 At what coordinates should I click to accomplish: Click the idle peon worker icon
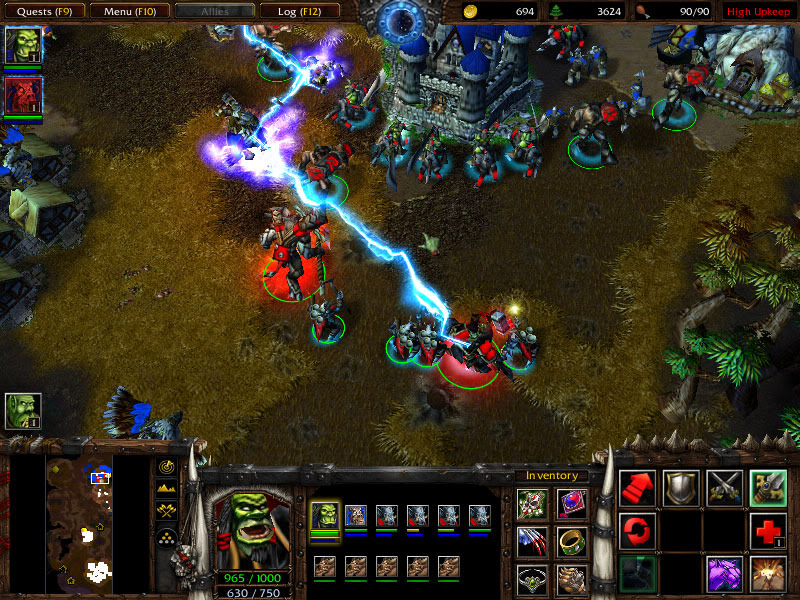pos(22,410)
